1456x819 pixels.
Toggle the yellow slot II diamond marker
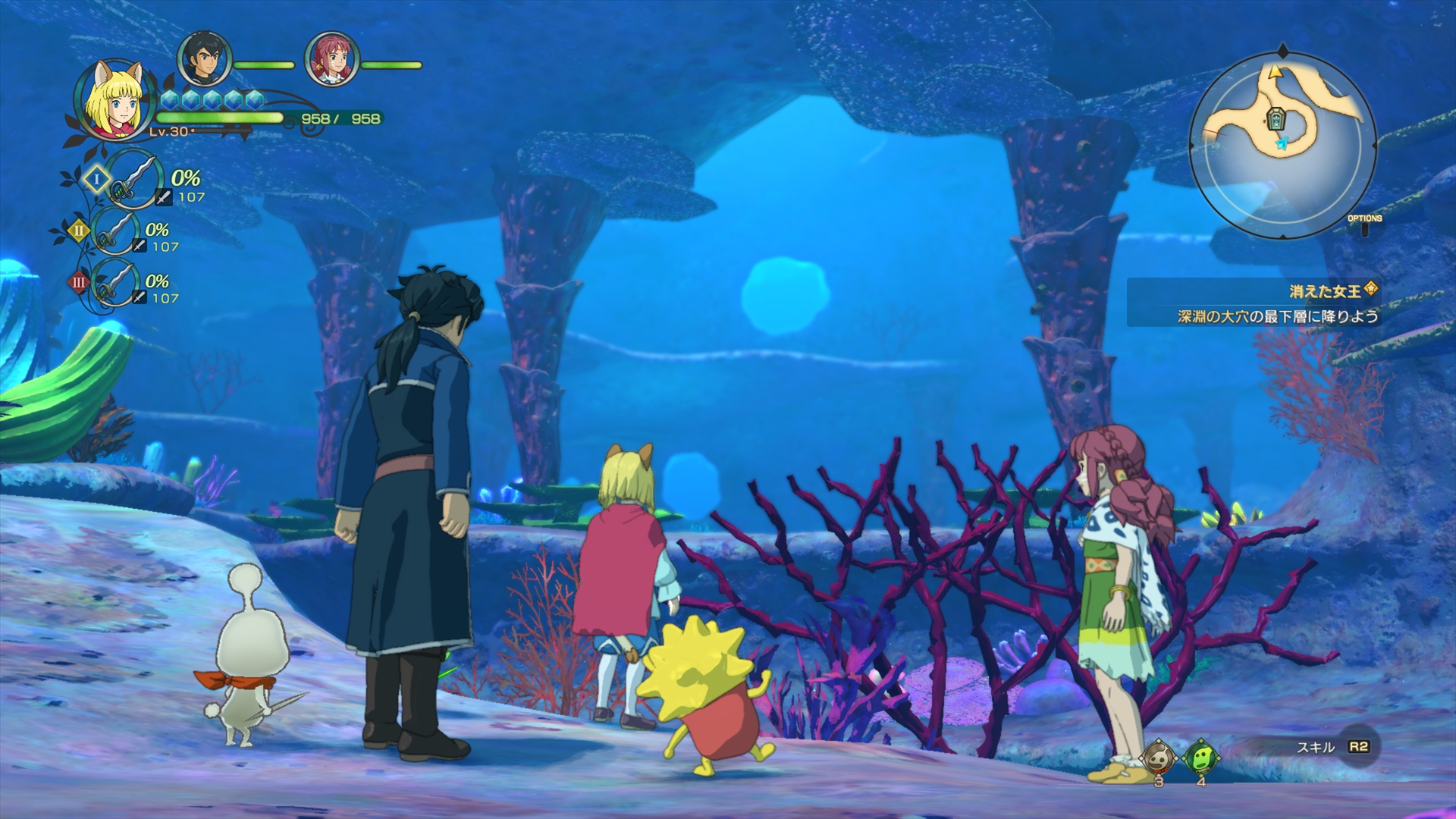[78, 231]
